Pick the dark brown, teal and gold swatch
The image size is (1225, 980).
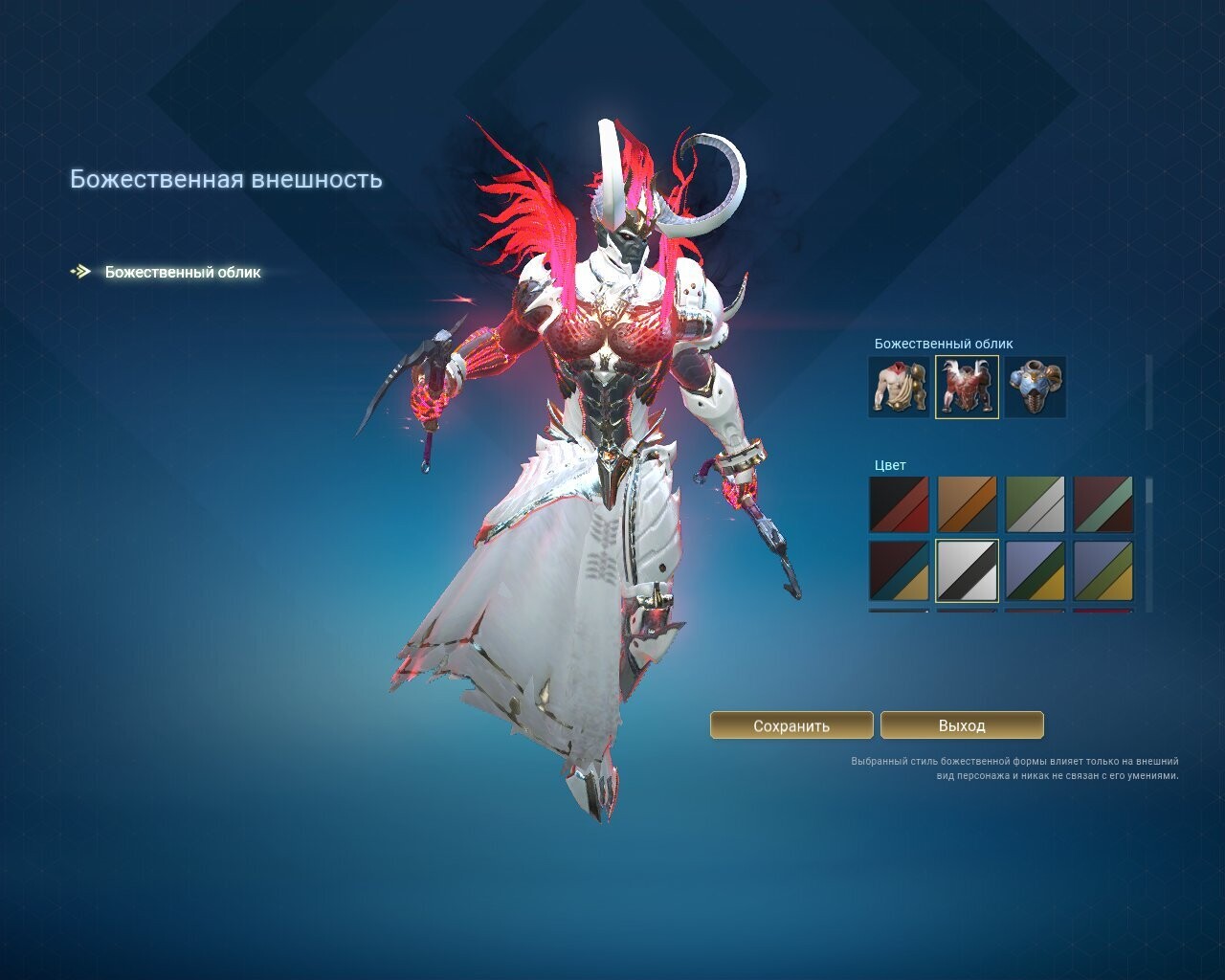tap(899, 571)
